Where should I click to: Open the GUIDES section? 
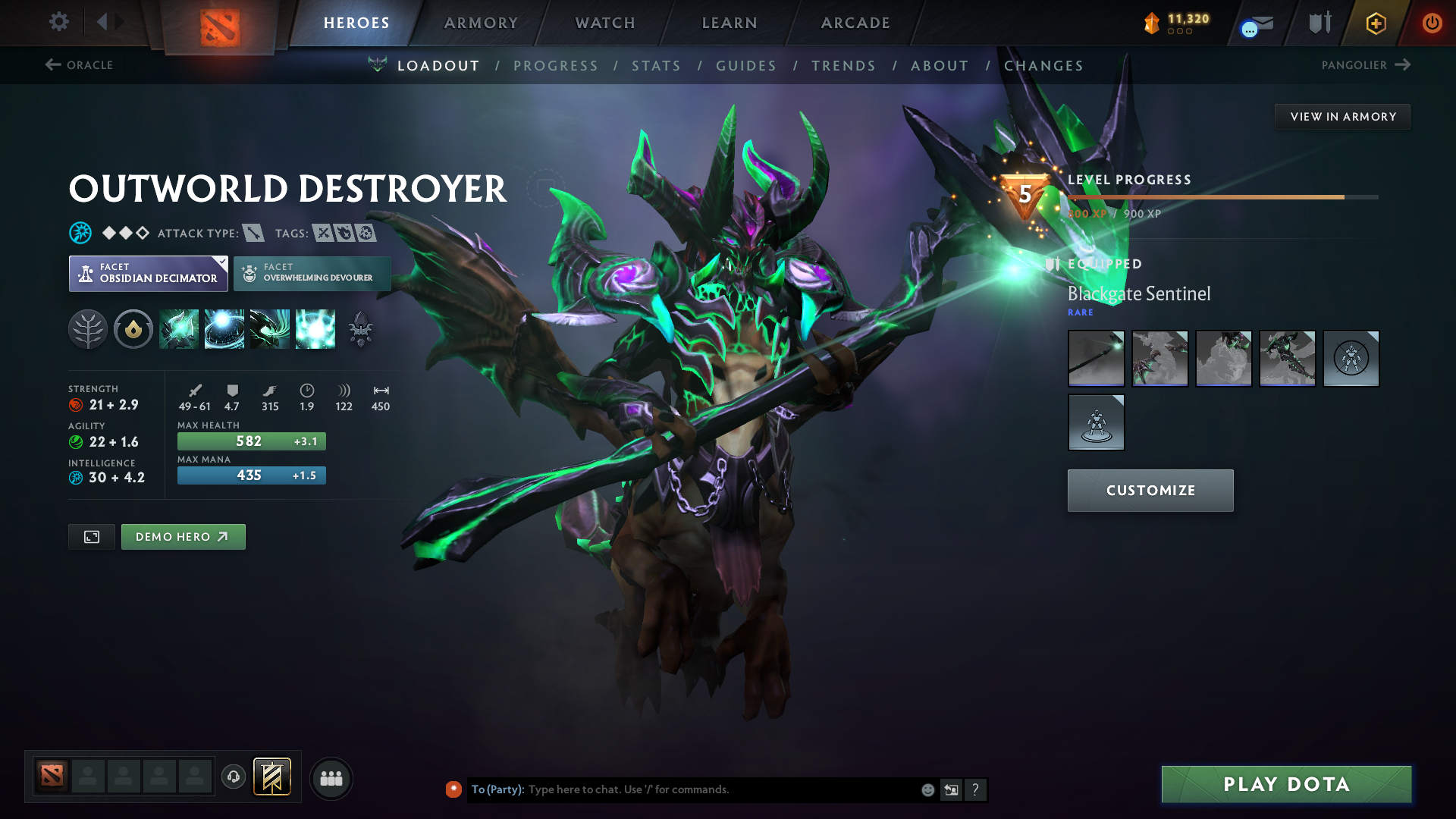(x=745, y=66)
